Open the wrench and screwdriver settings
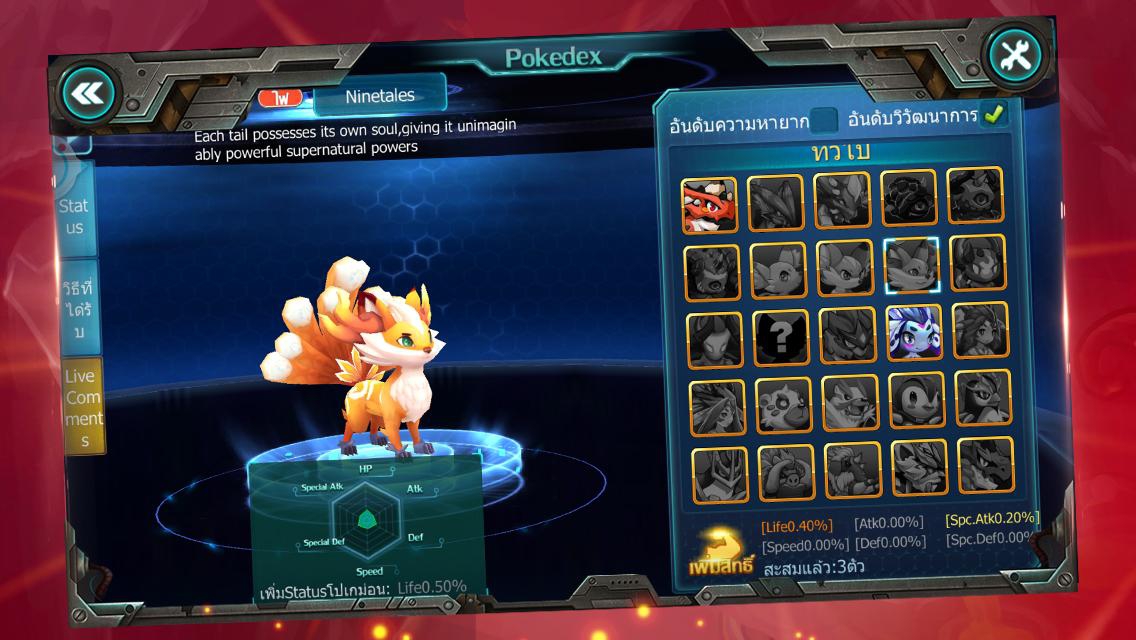1136x640 pixels. (1014, 57)
